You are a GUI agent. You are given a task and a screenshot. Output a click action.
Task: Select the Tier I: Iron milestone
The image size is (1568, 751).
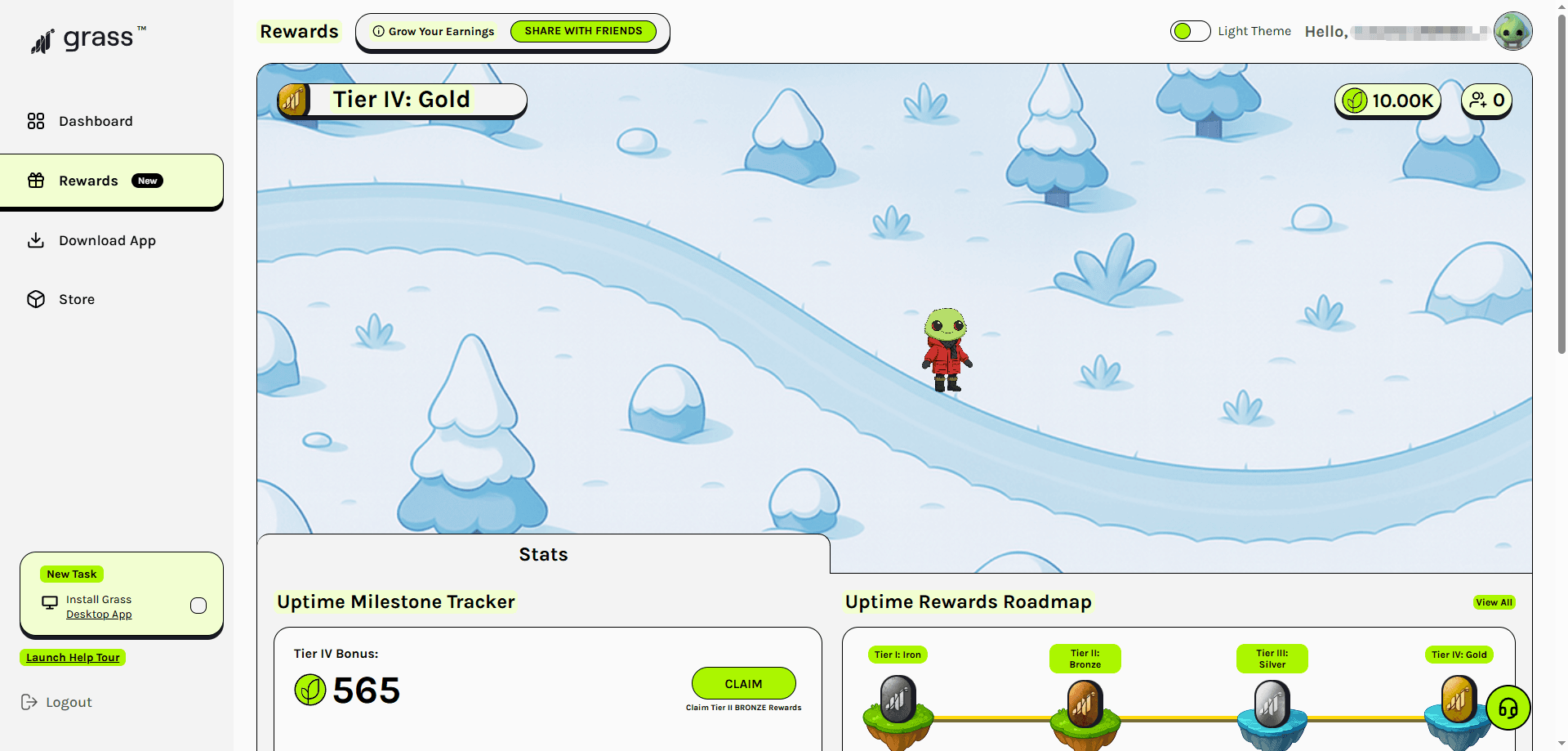click(x=898, y=700)
